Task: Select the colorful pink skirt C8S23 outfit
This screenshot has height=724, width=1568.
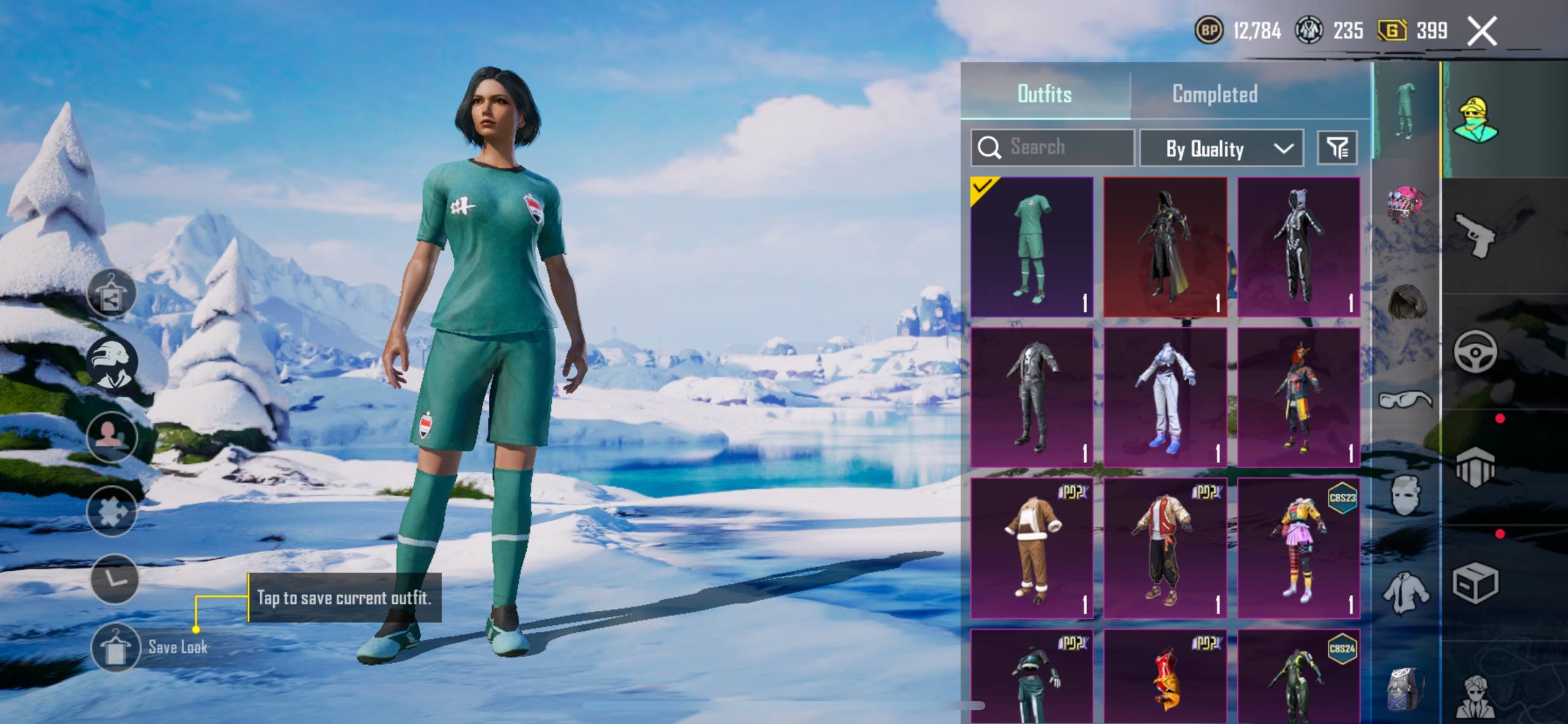Action: [1298, 548]
